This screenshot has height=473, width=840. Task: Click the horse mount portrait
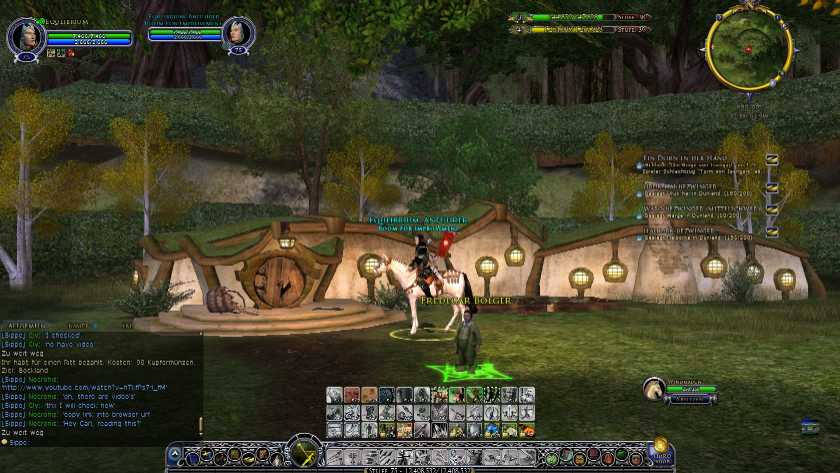pyautogui.click(x=654, y=387)
